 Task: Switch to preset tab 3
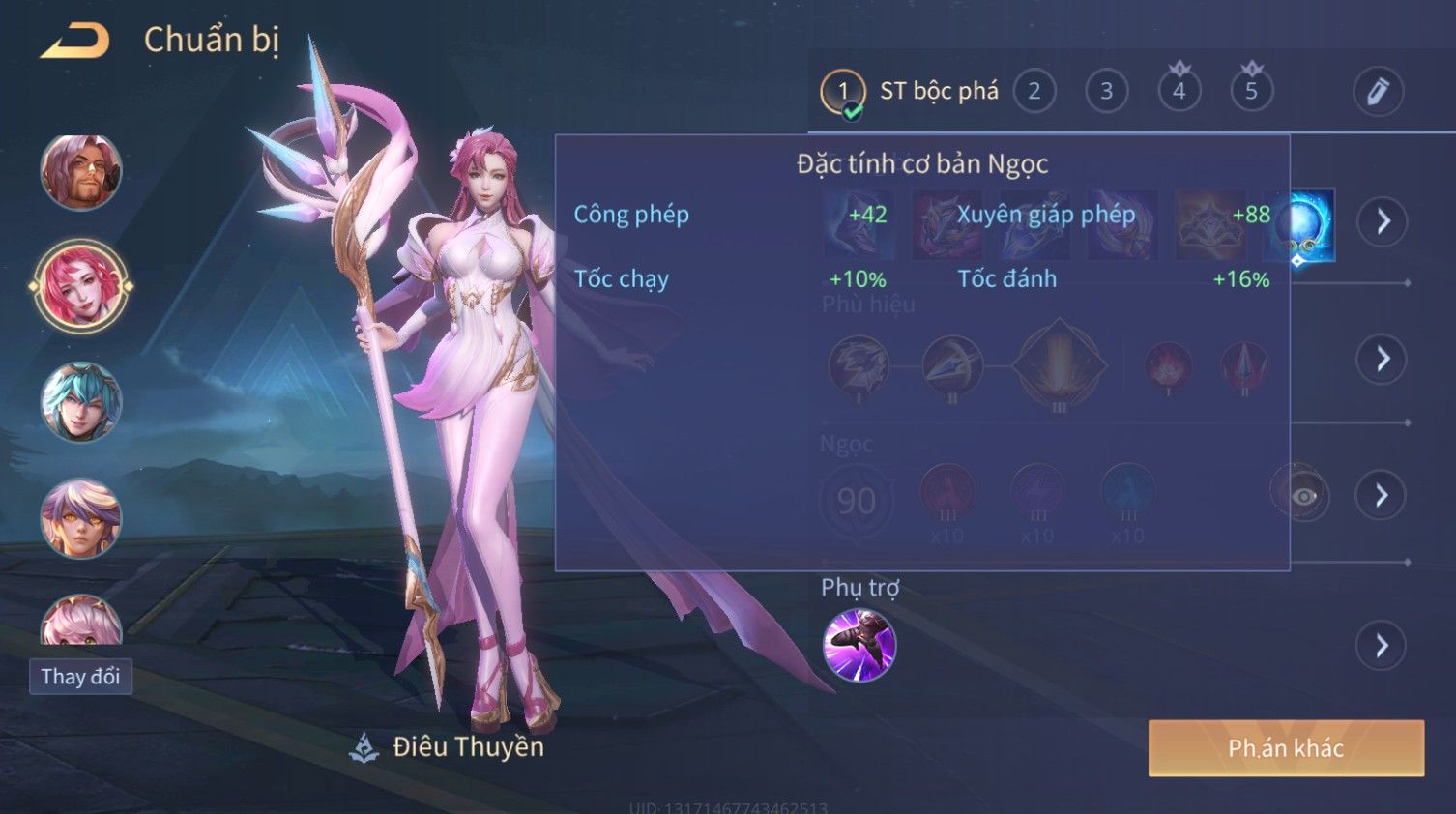point(1107,92)
